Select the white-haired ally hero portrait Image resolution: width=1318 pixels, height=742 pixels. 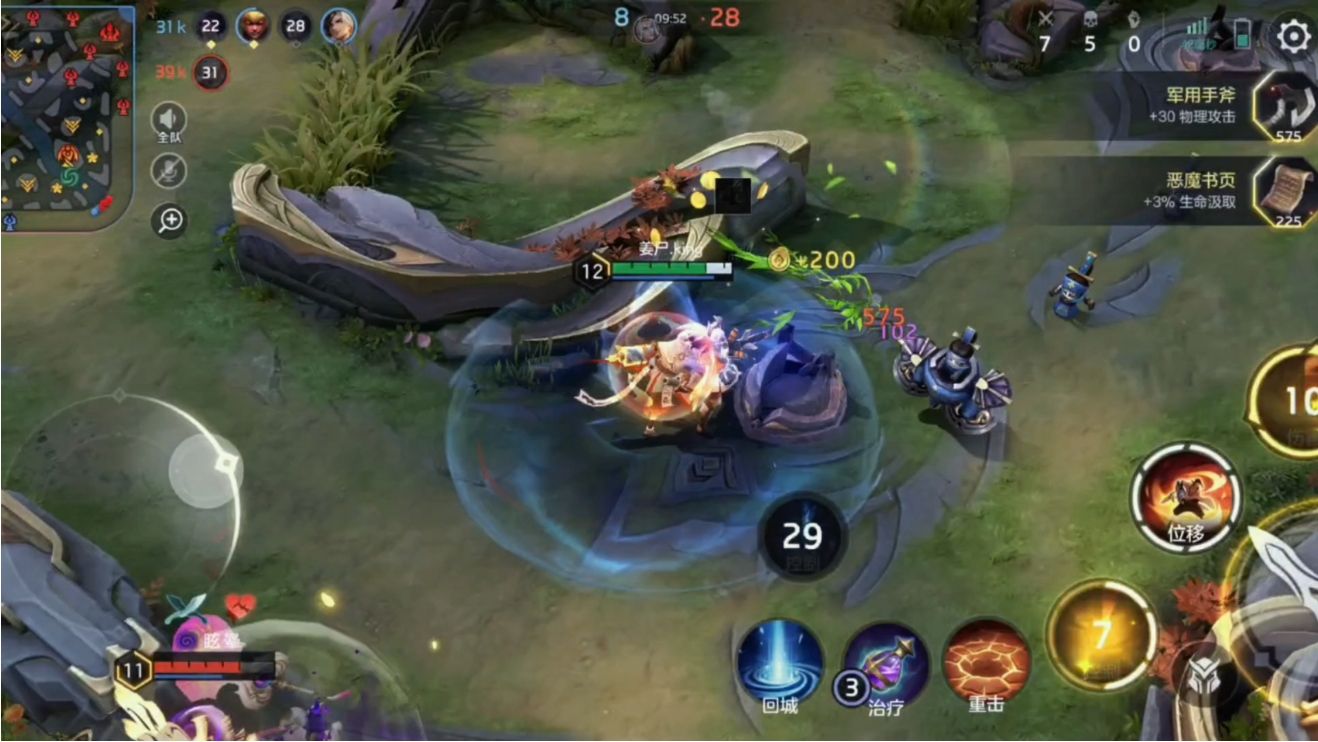point(338,26)
